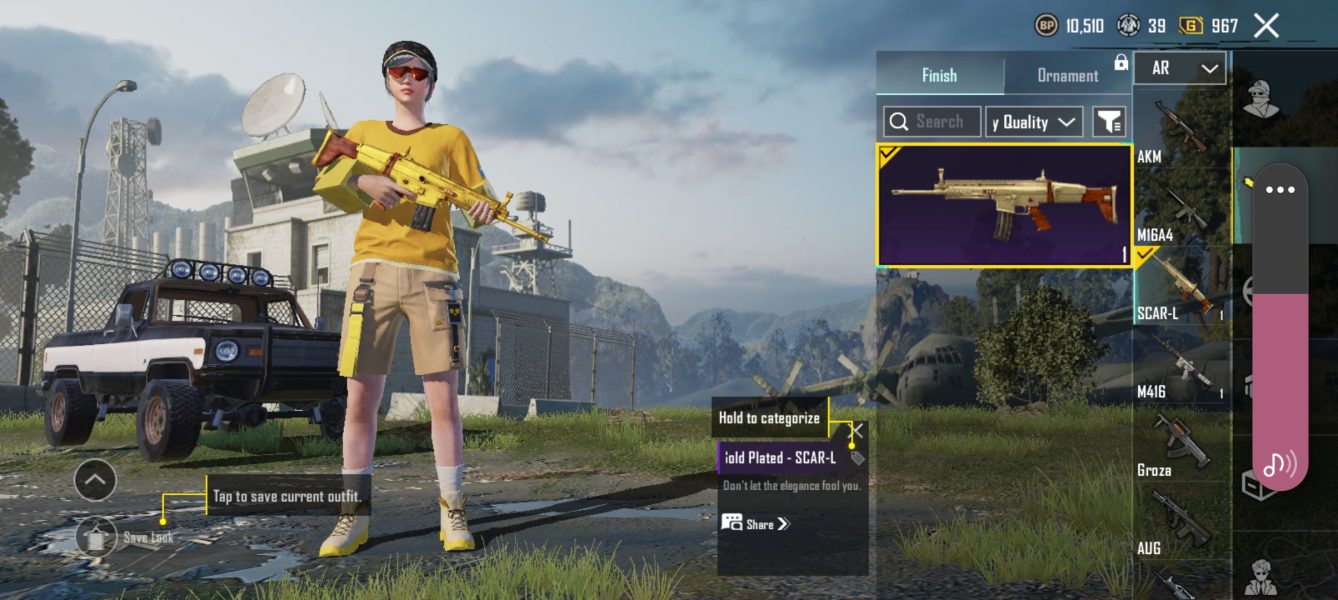Expand the up-arrow circle button
Image resolution: width=1338 pixels, height=600 pixels.
pos(95,481)
